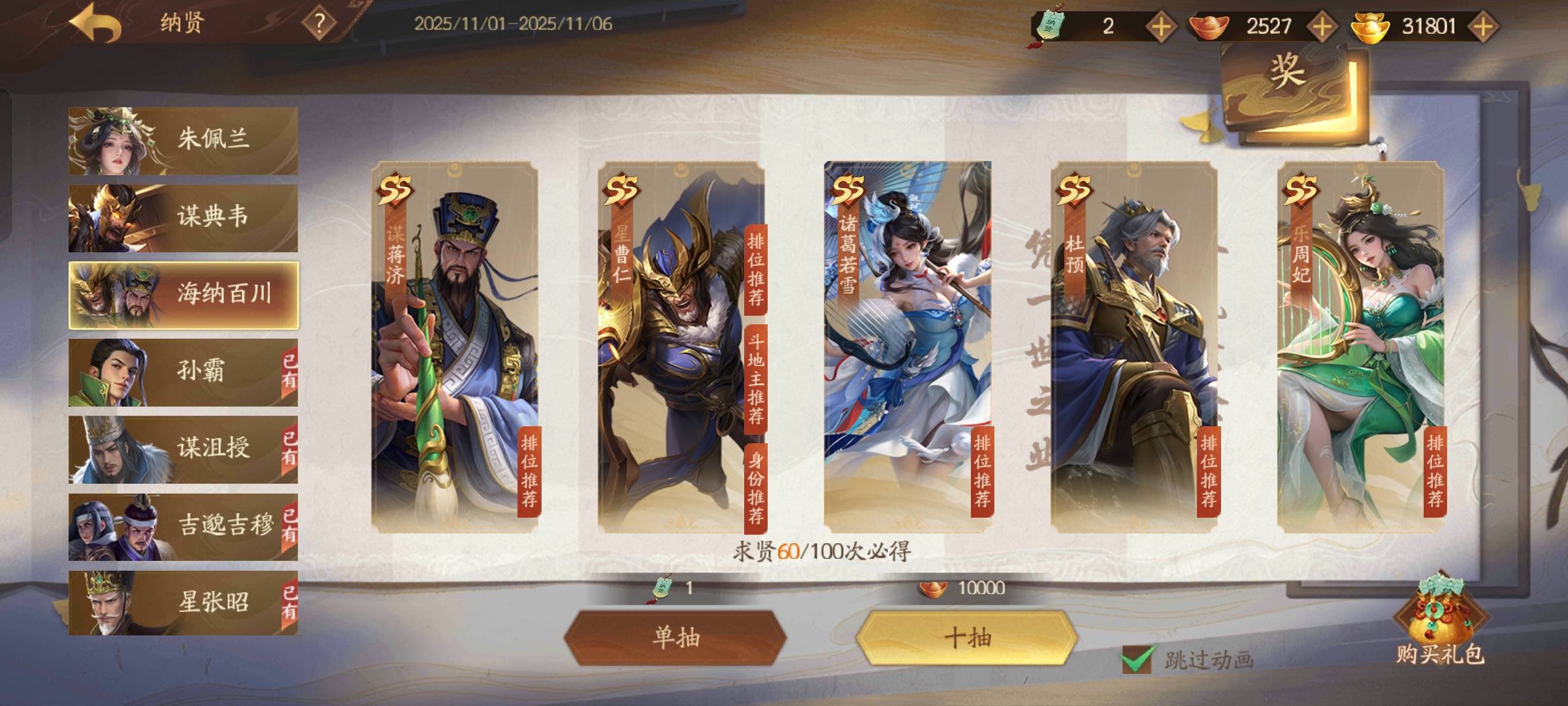Add more 纳贤 recruitment tickets

click(1161, 27)
